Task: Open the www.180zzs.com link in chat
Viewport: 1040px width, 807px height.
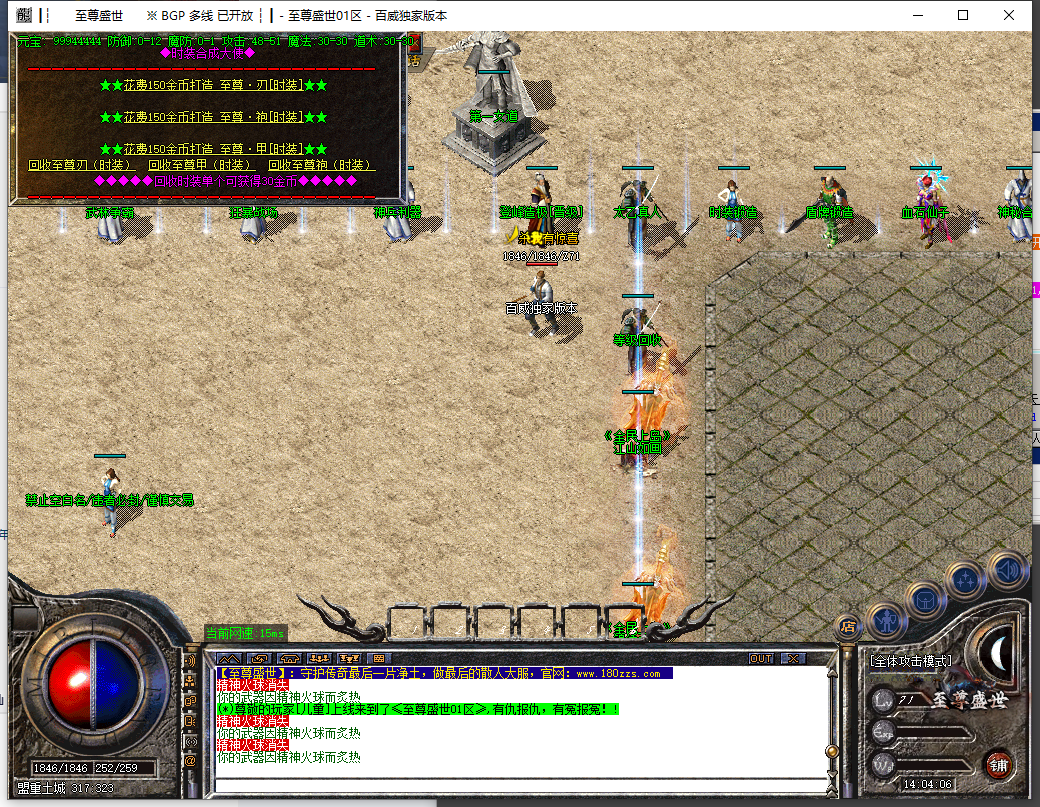Action: pos(617,674)
